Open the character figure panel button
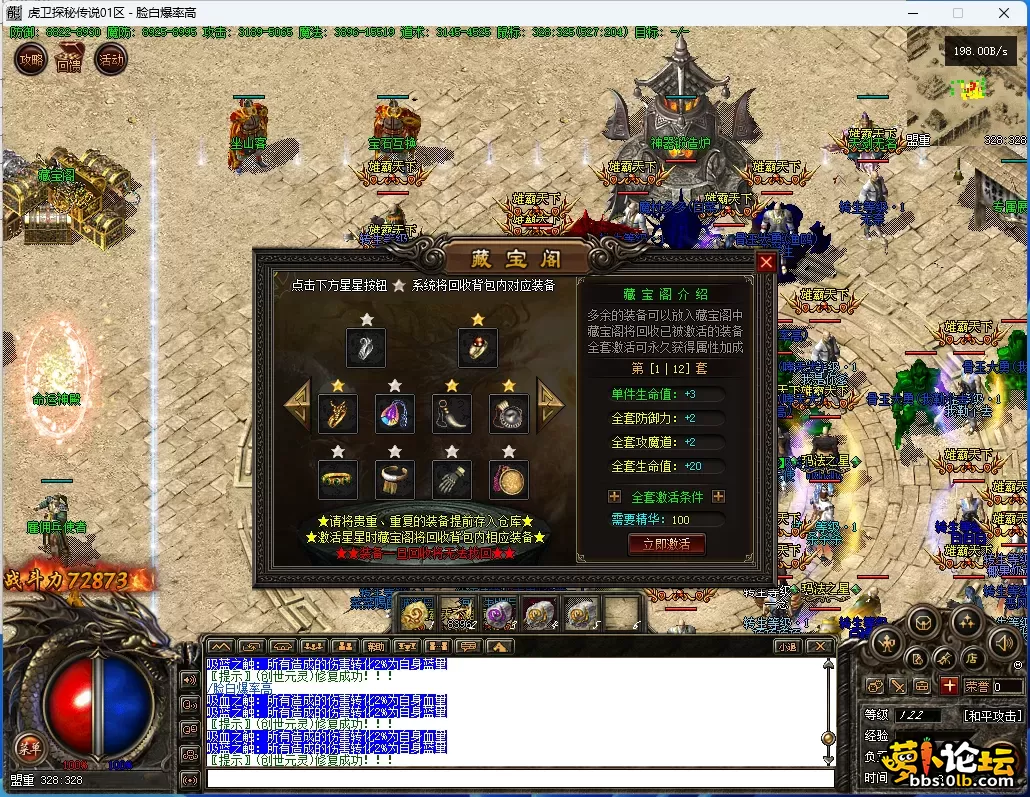Screen dimensions: 1030x797 pos(885,643)
